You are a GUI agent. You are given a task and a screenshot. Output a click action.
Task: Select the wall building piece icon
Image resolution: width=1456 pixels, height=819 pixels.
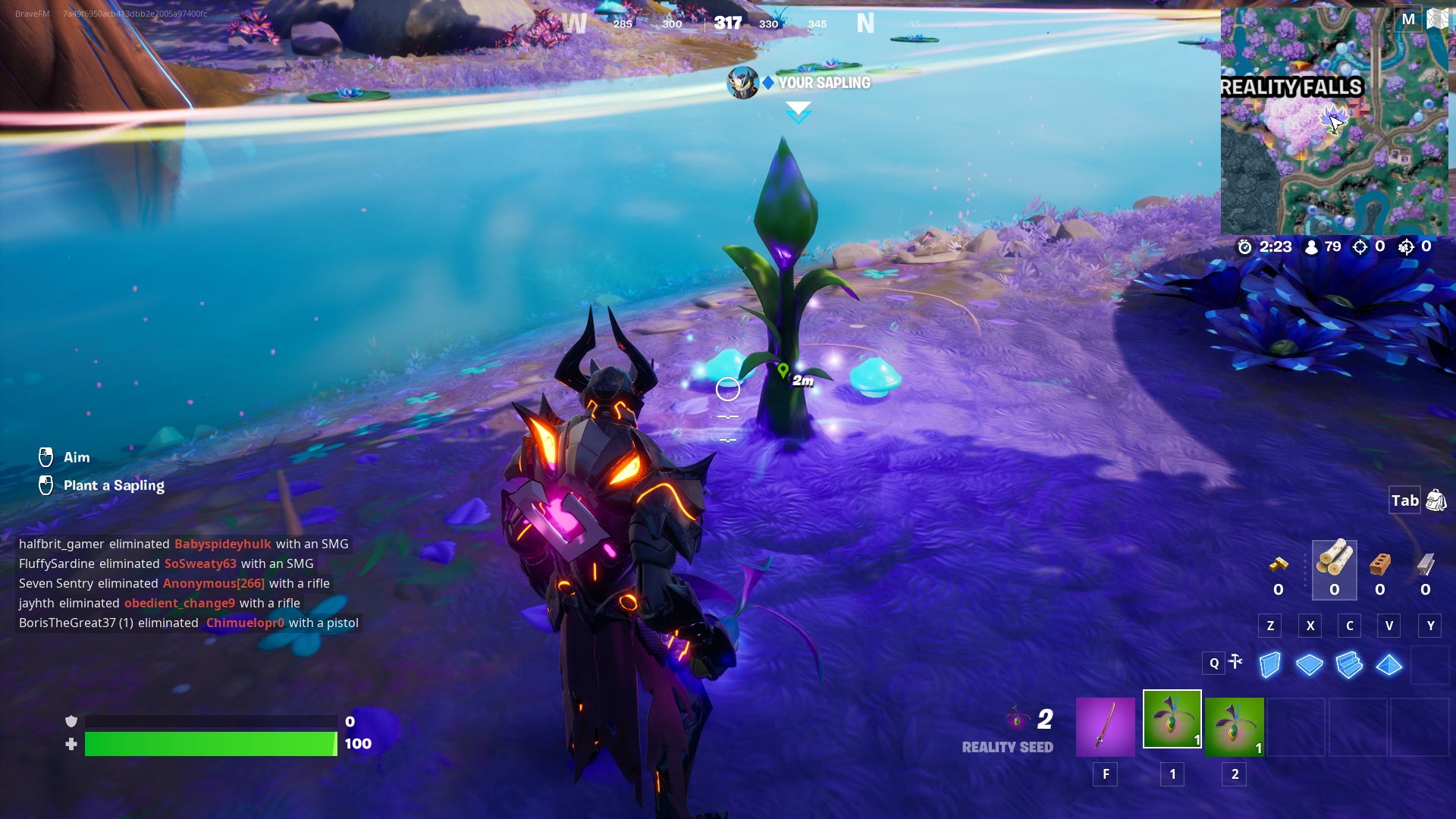coord(1269,665)
